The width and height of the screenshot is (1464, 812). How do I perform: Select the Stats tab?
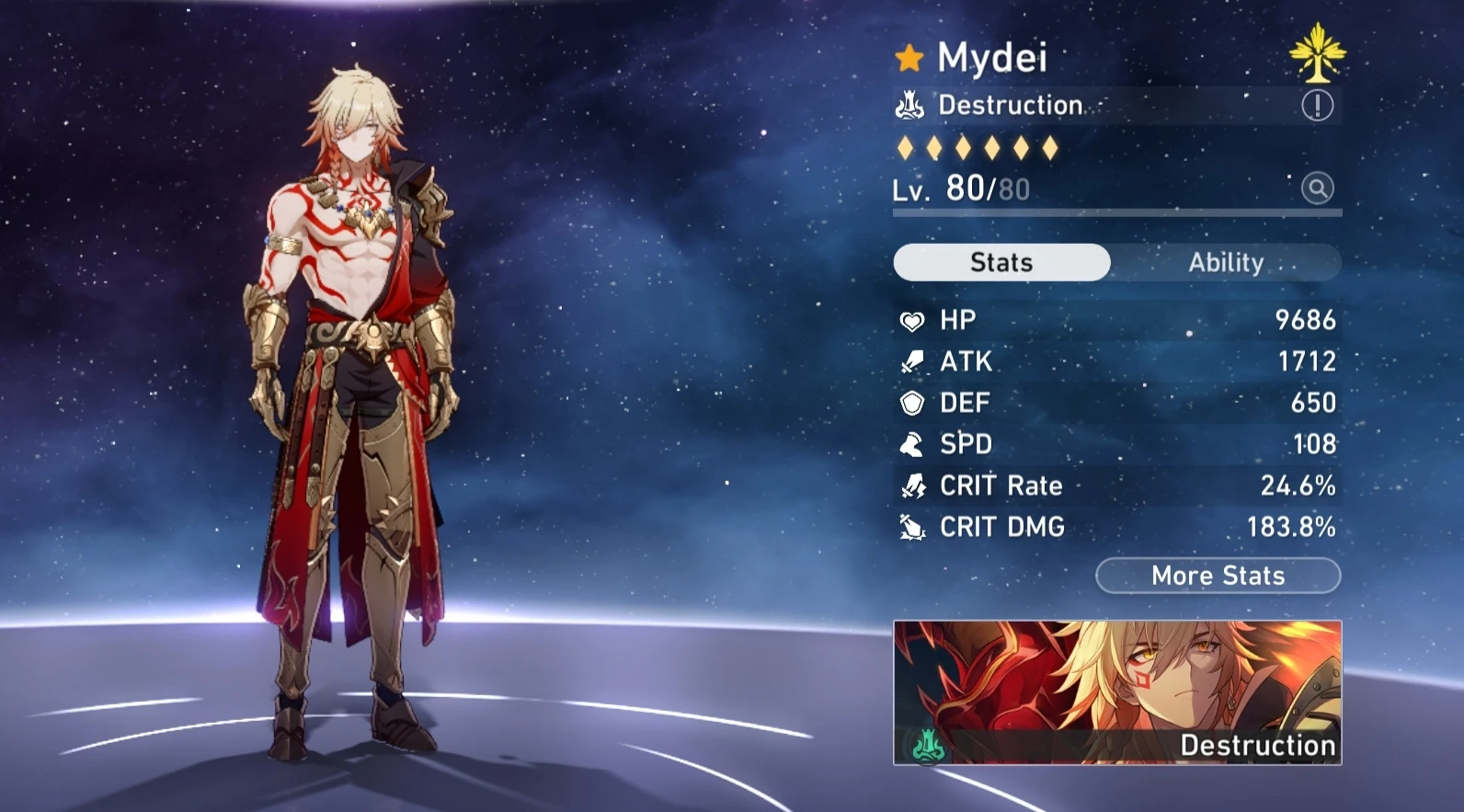click(x=1001, y=263)
